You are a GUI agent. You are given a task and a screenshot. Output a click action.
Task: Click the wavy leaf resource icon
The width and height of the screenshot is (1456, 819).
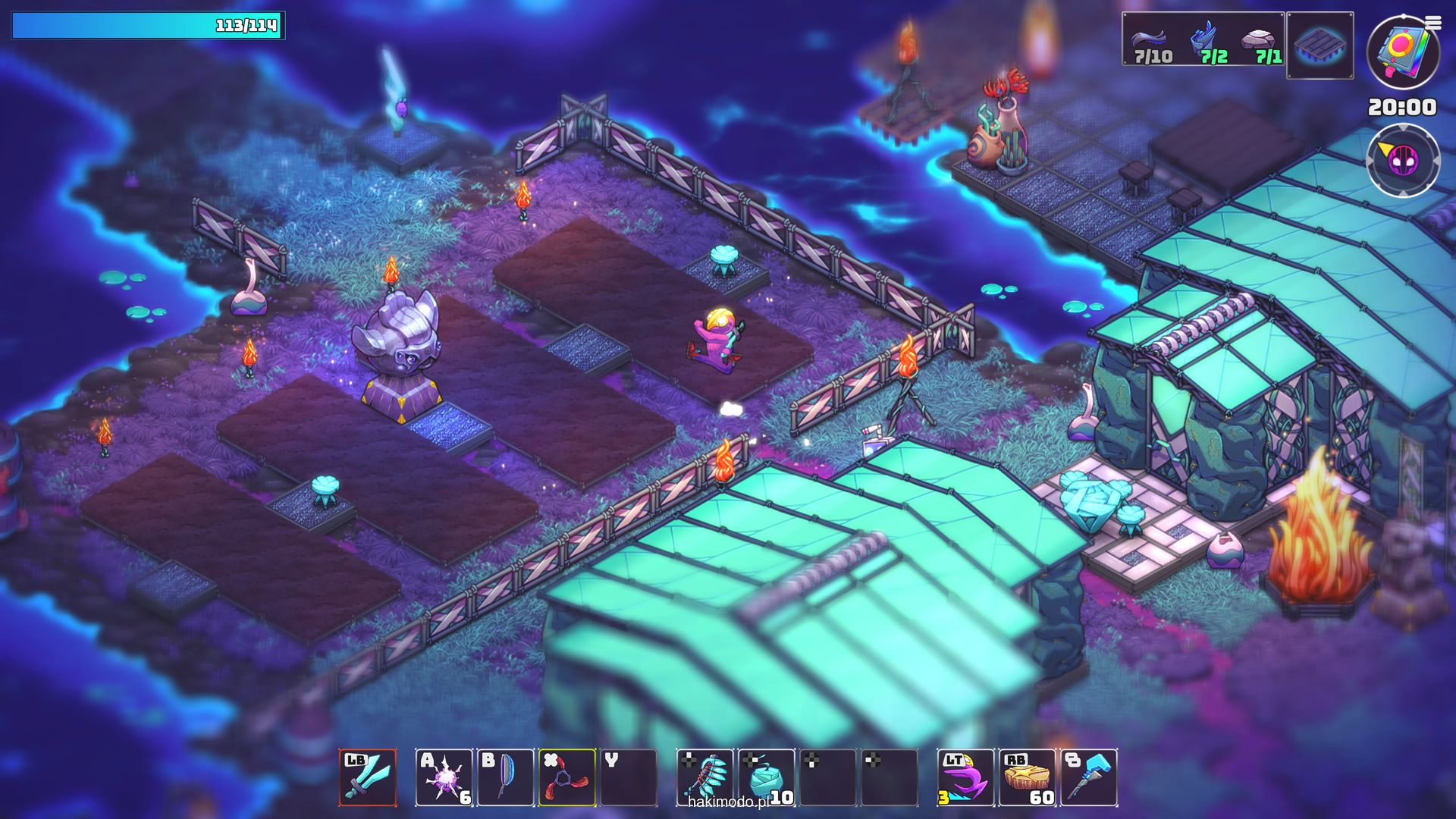coord(1150,39)
